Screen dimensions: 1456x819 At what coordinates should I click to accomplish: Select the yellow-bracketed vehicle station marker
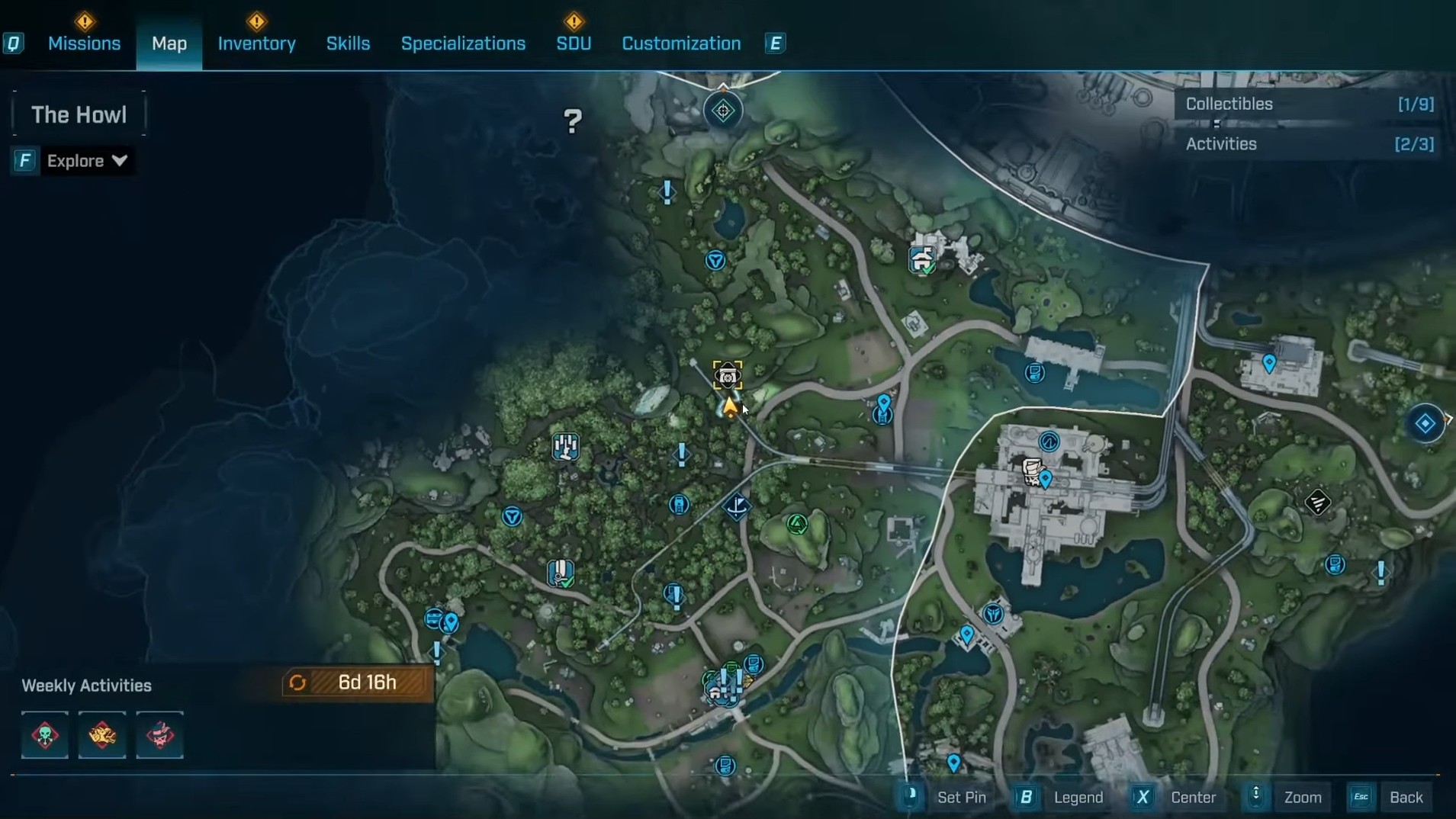[x=728, y=375]
